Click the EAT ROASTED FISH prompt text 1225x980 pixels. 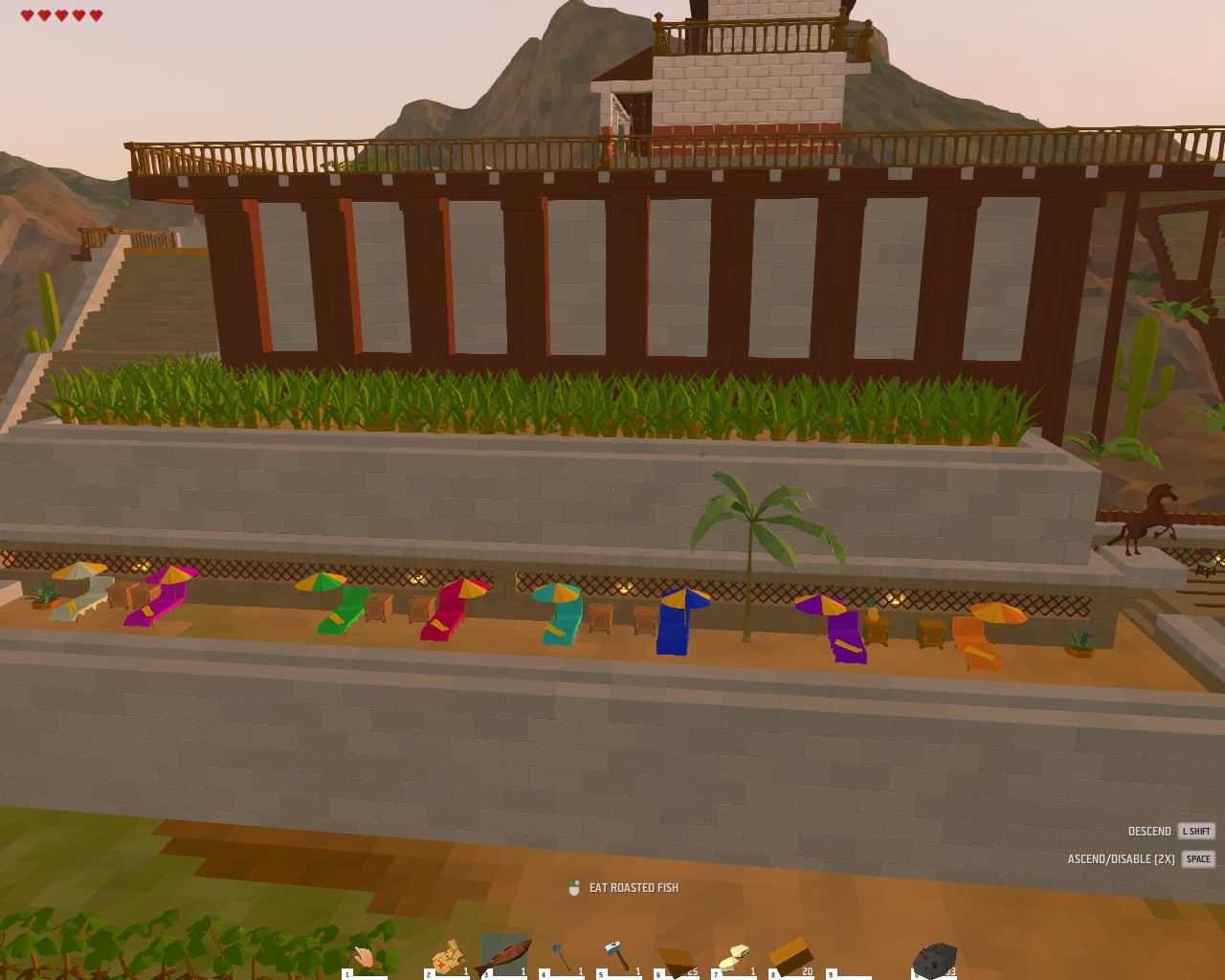[634, 888]
